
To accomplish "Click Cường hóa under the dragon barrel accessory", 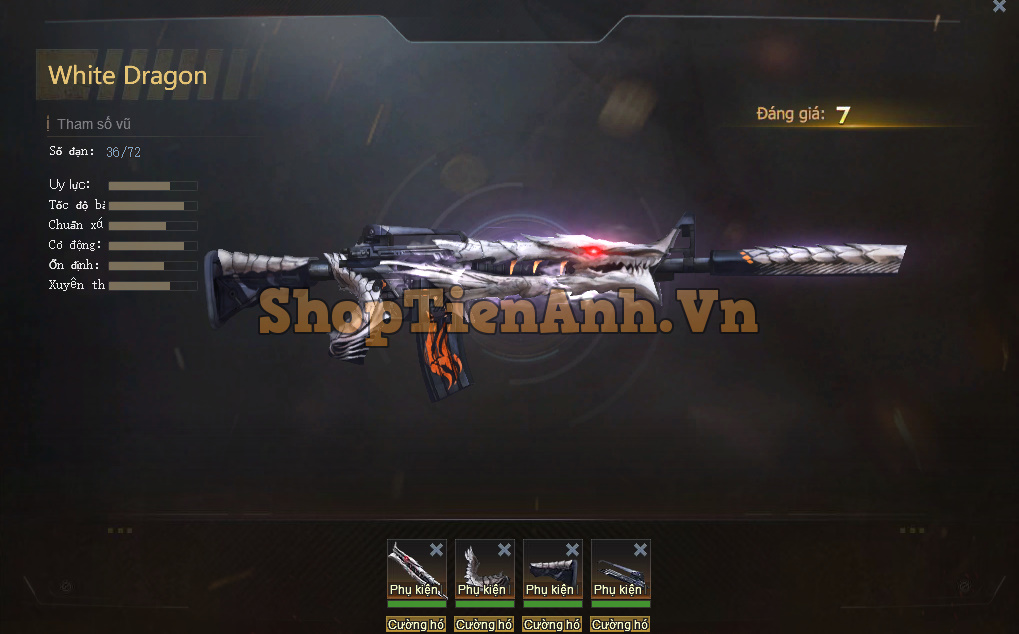I will [416, 625].
